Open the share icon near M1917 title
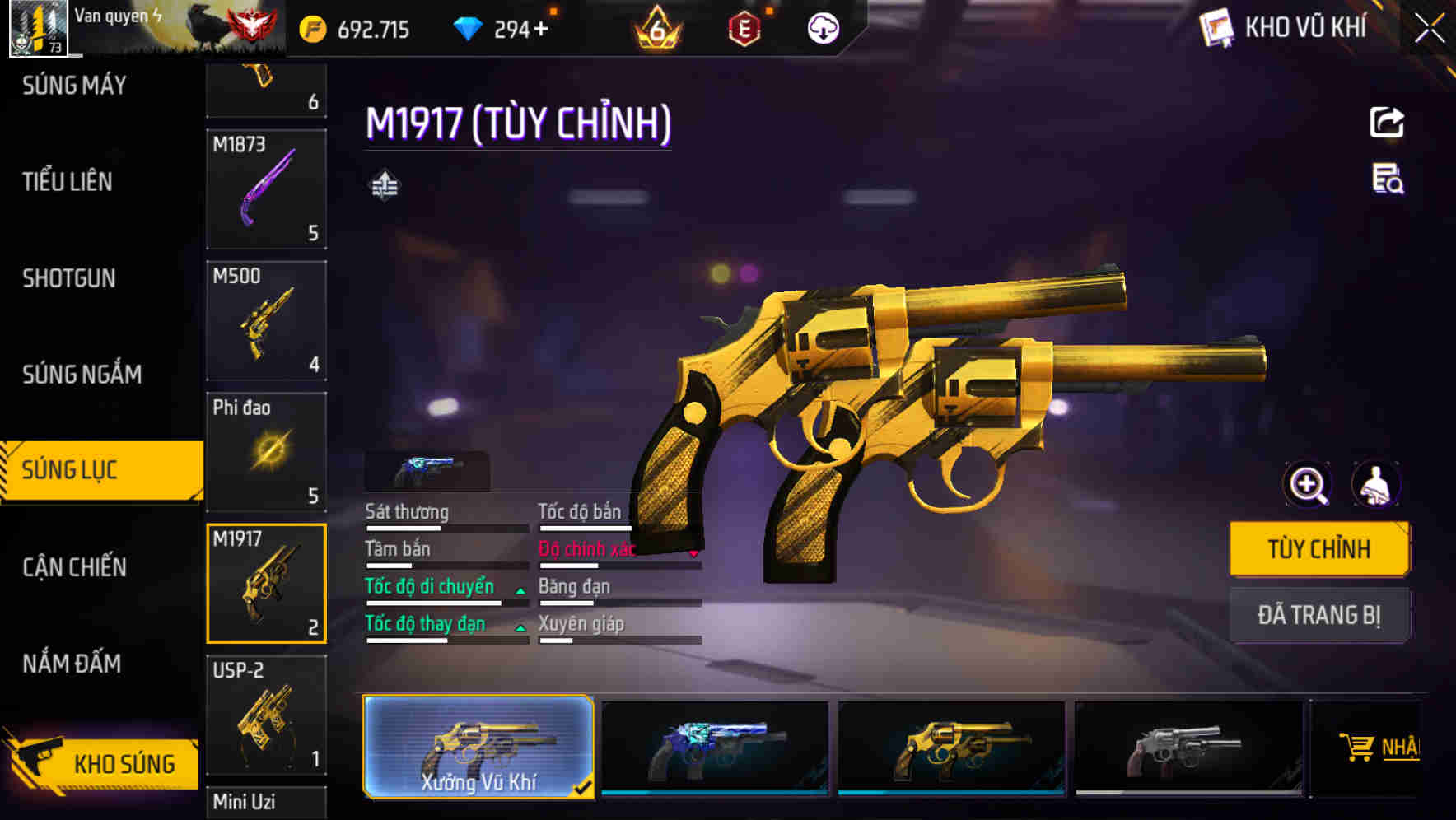 1386,122
